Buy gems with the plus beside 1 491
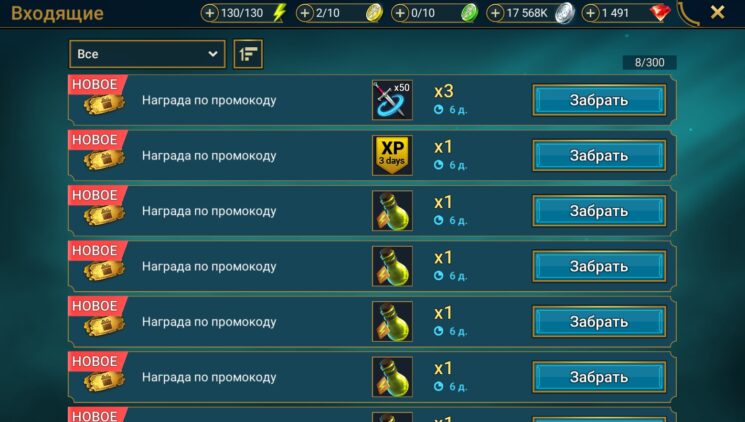The height and width of the screenshot is (422, 745). click(590, 13)
